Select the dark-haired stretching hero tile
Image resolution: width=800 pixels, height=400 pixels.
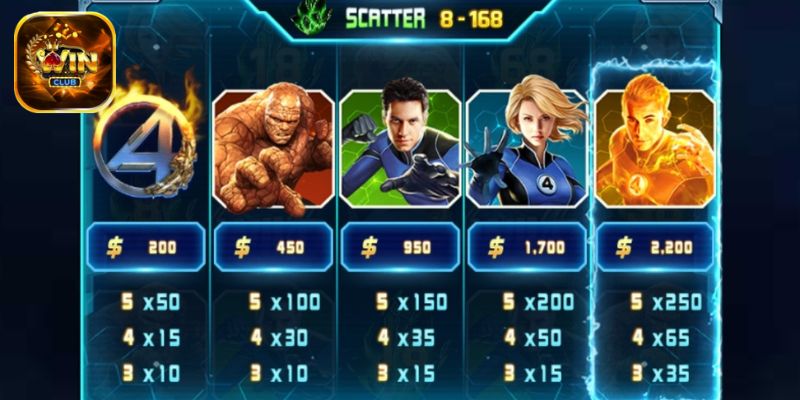point(400,148)
